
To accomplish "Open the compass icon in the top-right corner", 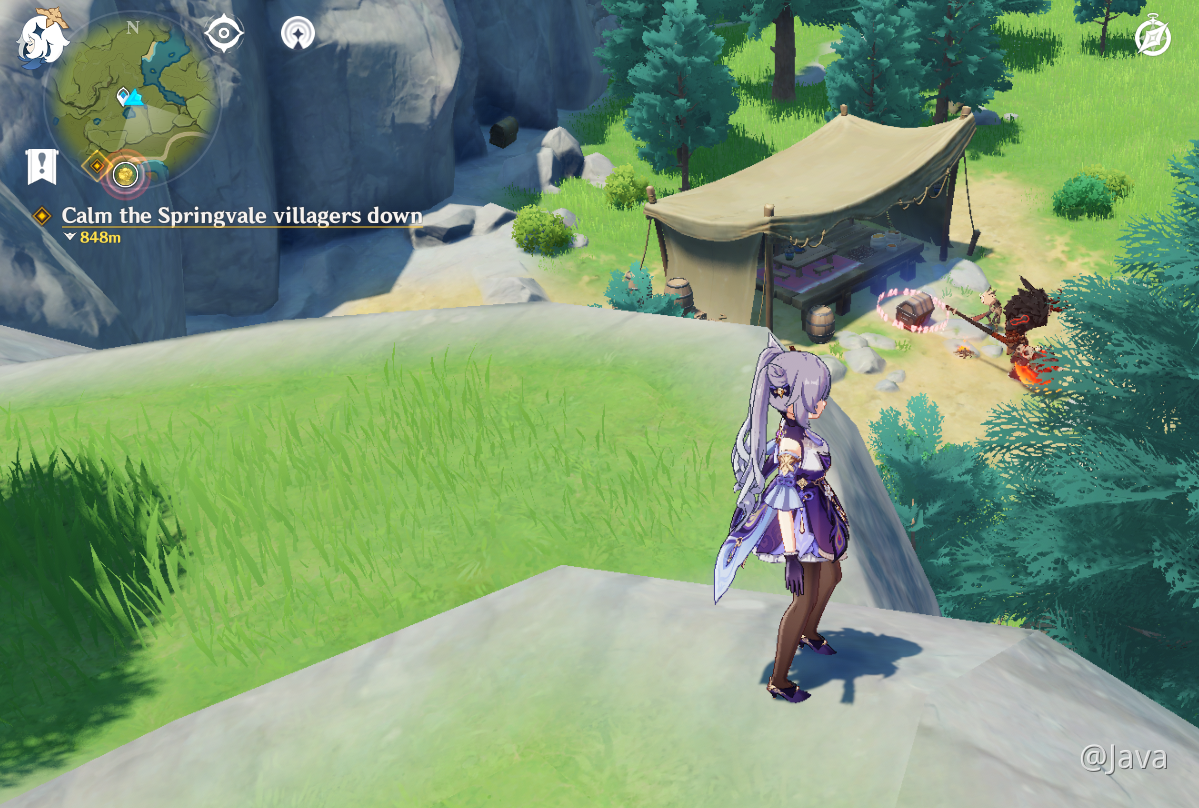I will pyautogui.click(x=1153, y=38).
